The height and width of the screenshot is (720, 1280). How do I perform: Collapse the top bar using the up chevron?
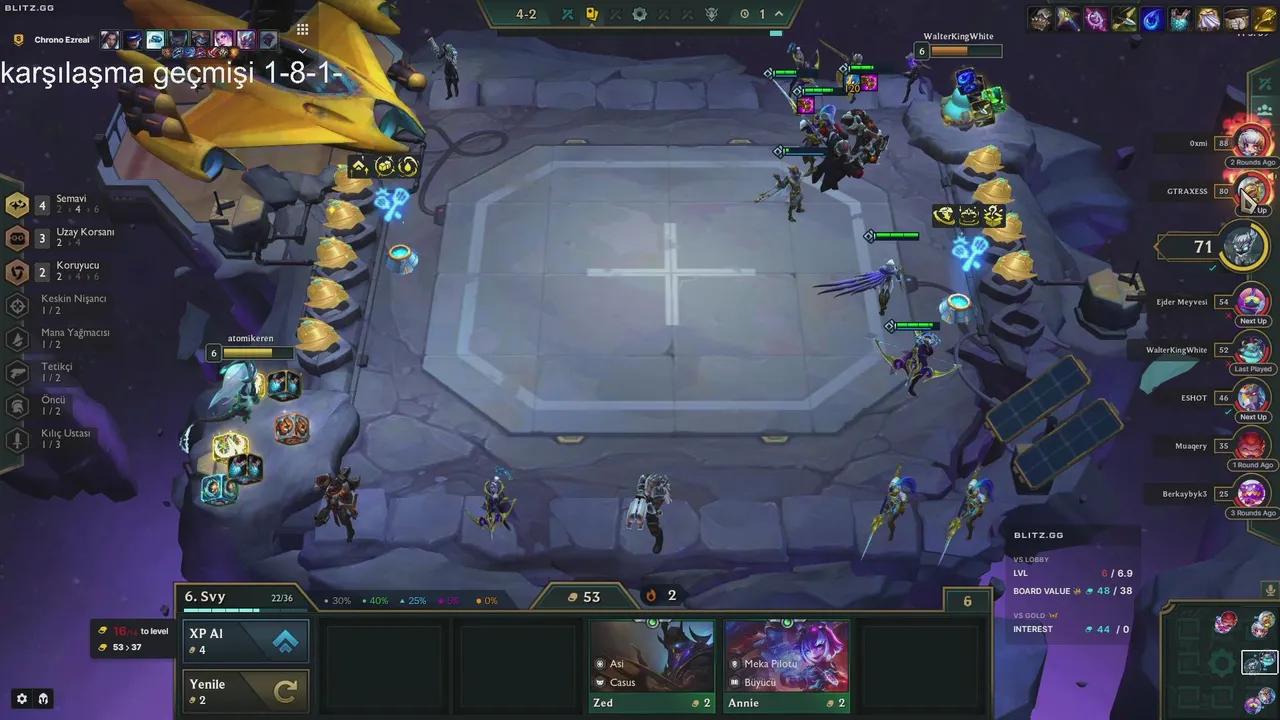777,14
